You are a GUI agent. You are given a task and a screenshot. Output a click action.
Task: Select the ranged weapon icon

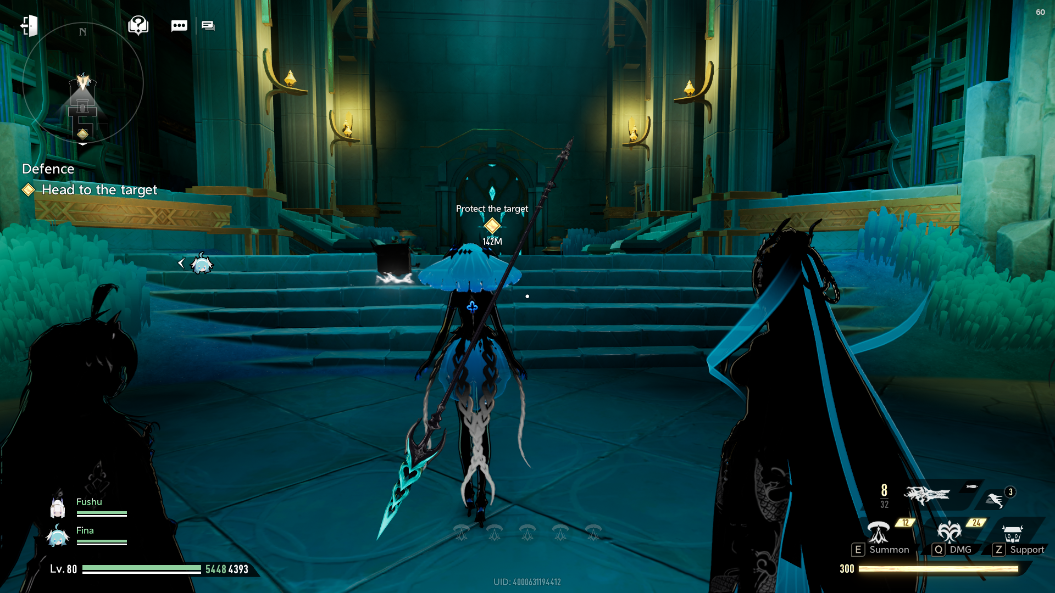[926, 492]
